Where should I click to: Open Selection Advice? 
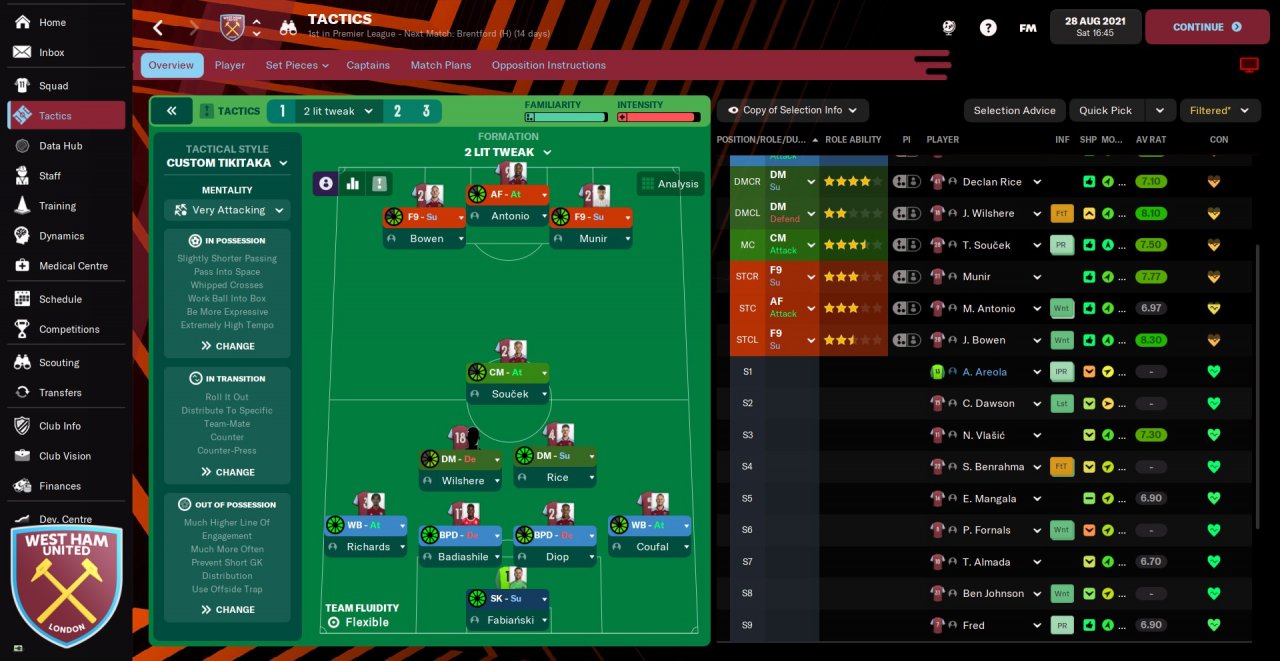1014,110
